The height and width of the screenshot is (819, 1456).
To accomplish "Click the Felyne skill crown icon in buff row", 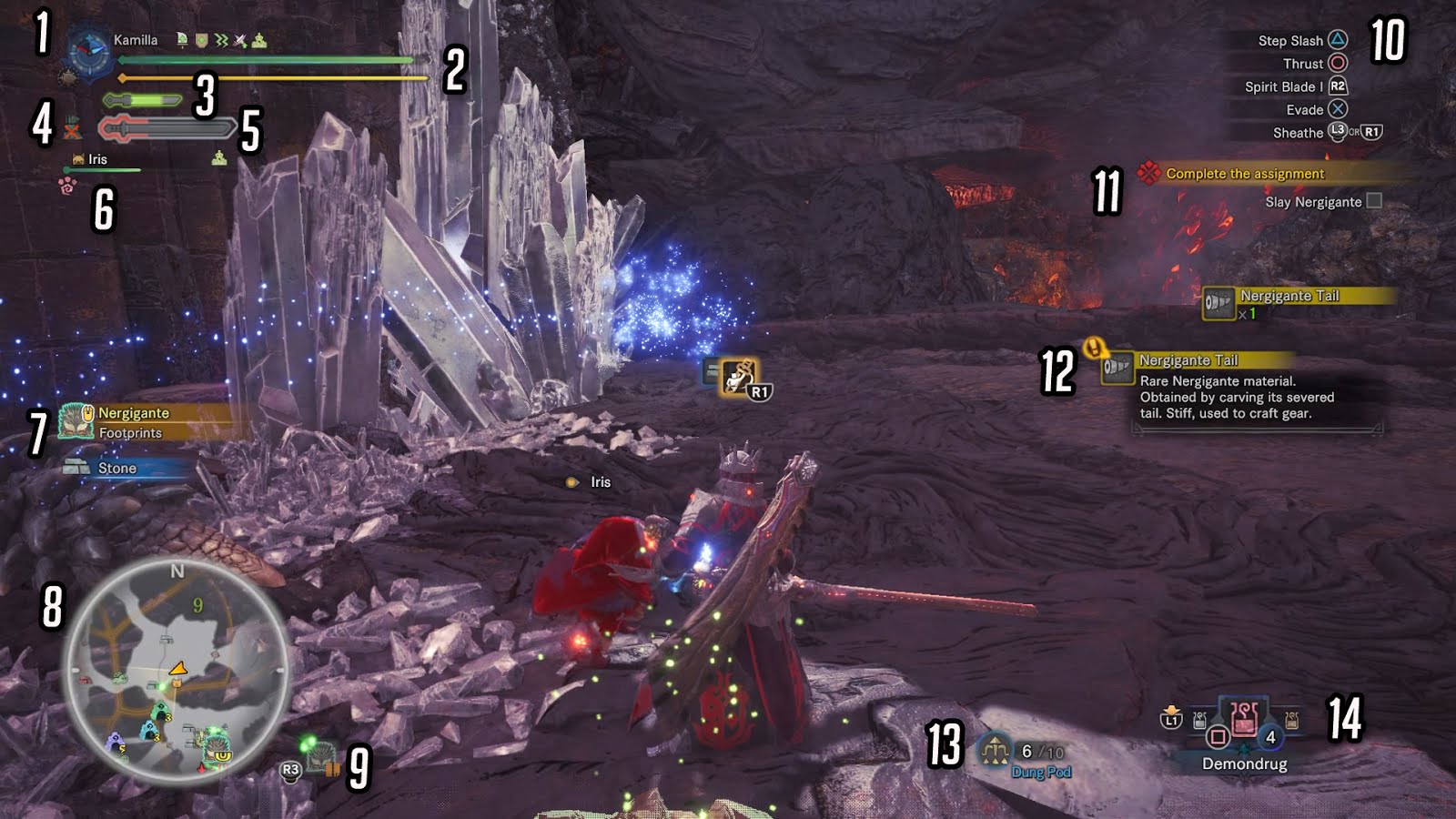I will point(258,40).
